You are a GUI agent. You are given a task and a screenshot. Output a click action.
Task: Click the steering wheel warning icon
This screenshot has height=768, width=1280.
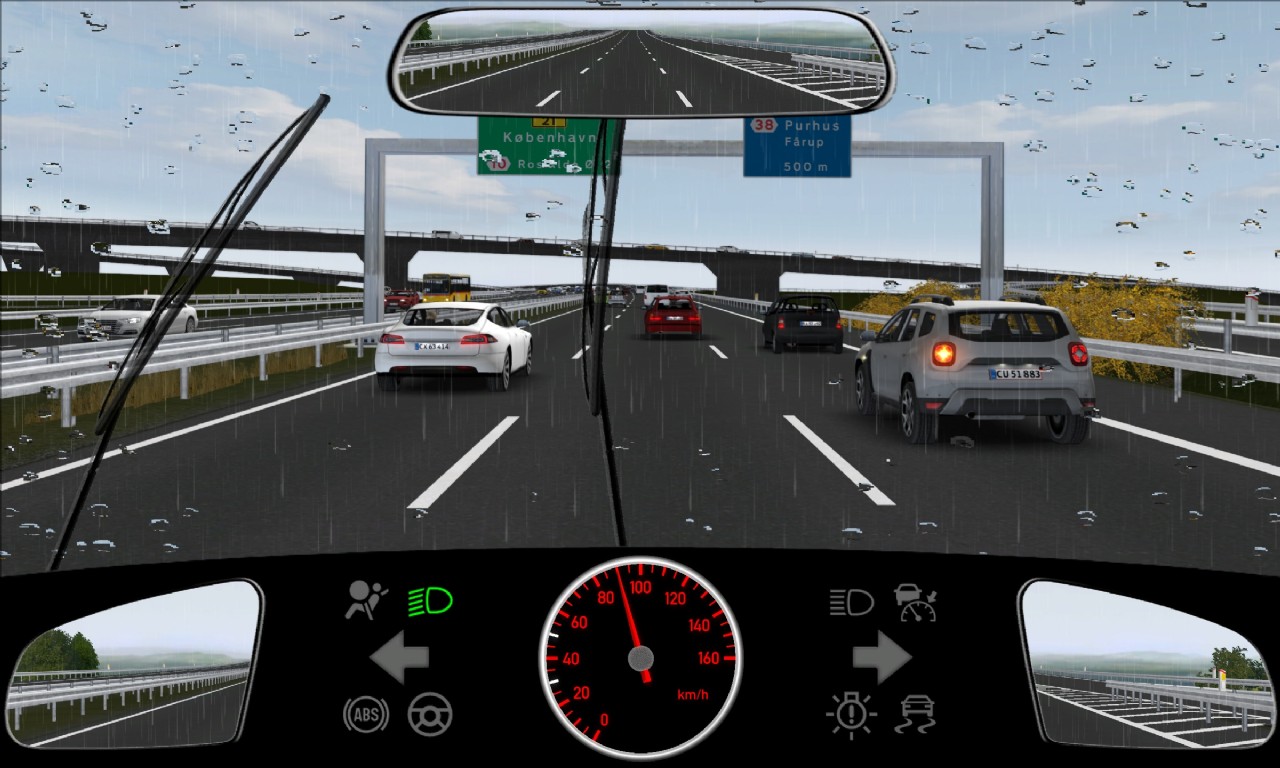click(430, 714)
